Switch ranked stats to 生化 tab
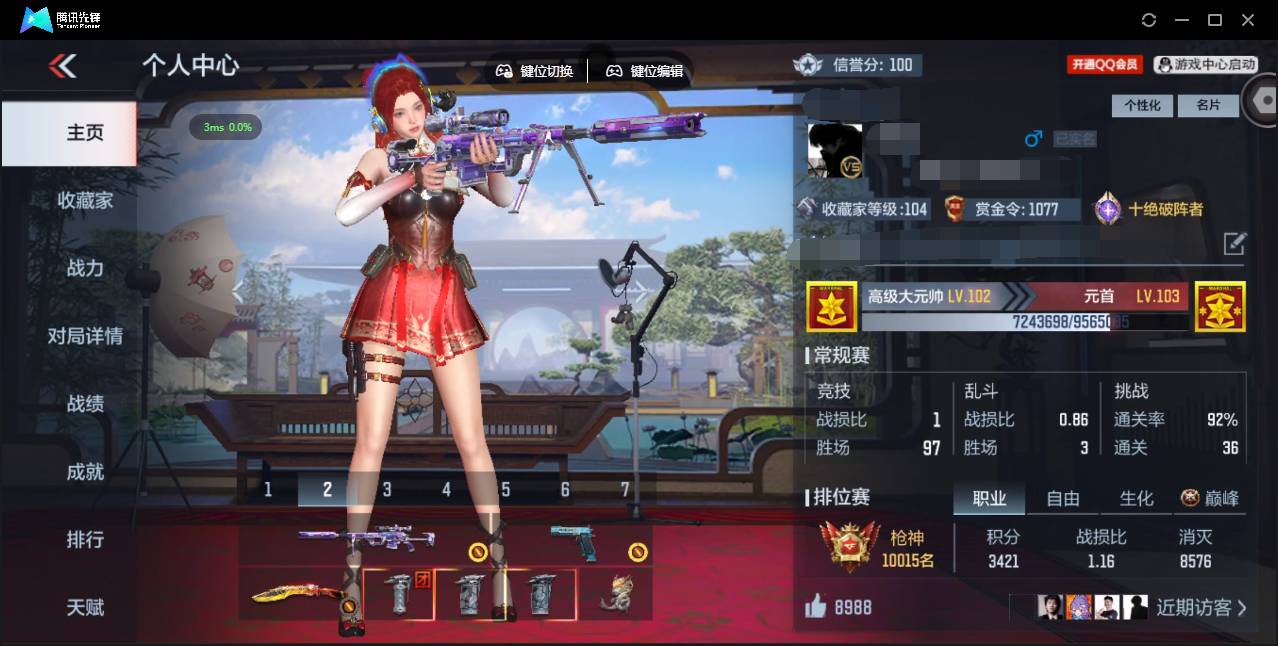The height and width of the screenshot is (646, 1278). (1136, 498)
